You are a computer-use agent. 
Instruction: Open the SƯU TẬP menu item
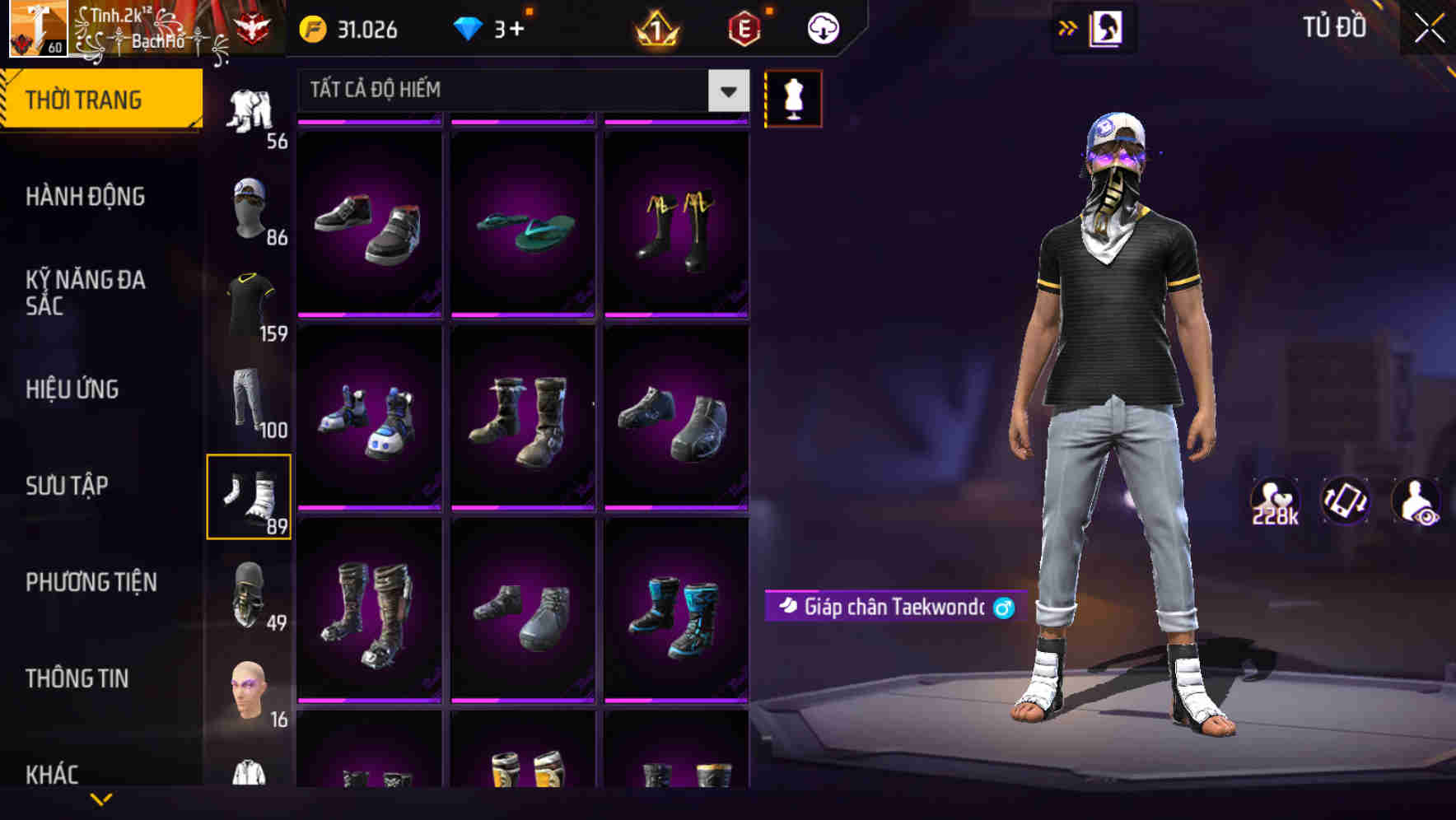click(68, 486)
